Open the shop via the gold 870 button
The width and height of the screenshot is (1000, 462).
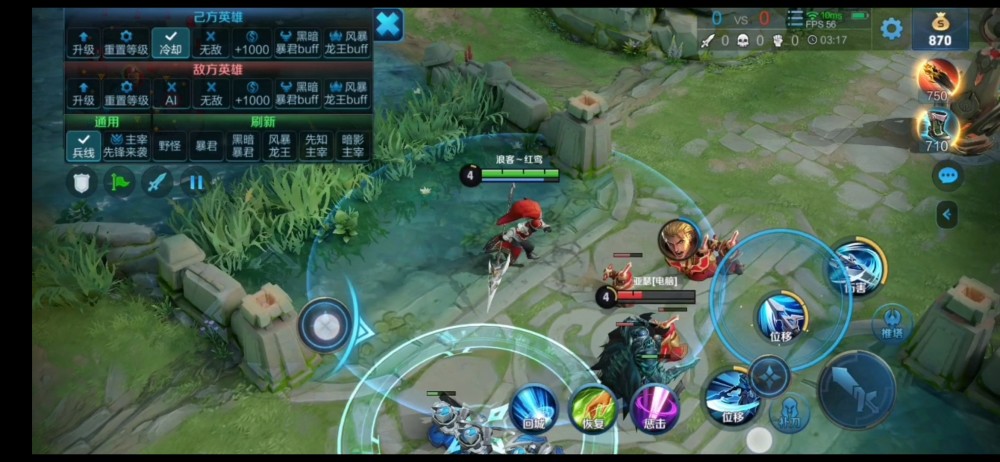click(939, 30)
